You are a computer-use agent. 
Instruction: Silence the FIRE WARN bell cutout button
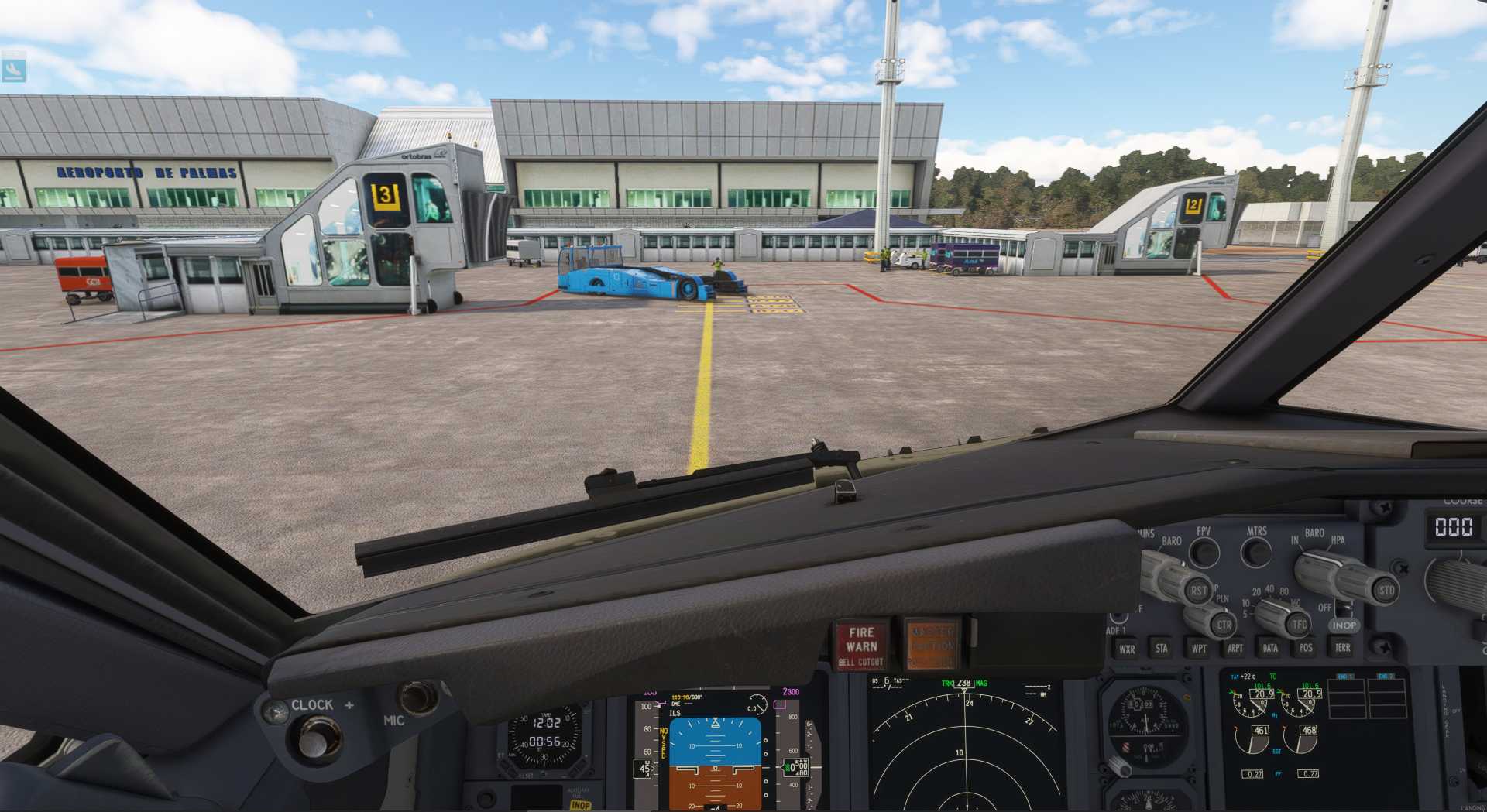pyautogui.click(x=860, y=645)
